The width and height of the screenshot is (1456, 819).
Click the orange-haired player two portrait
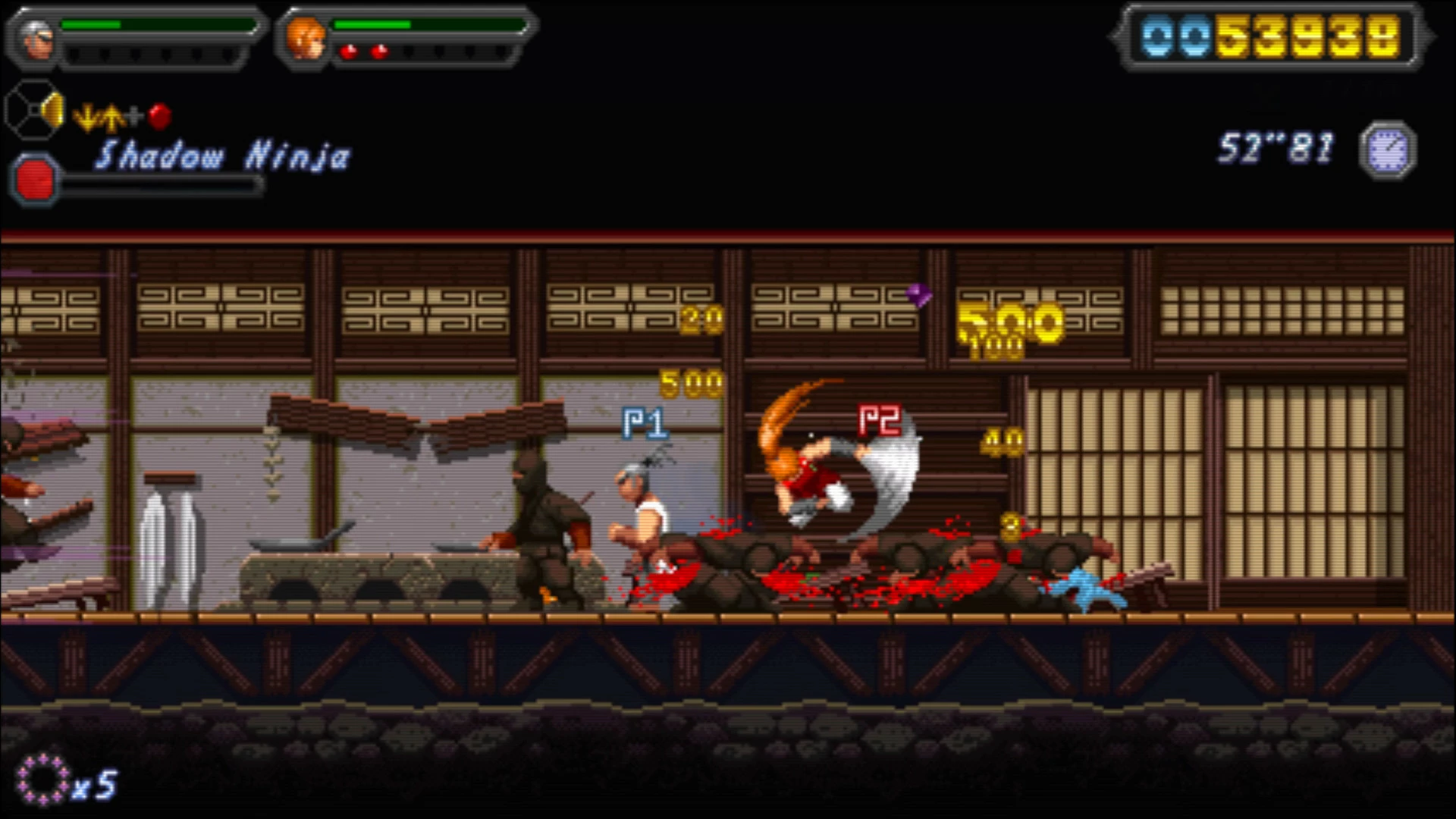point(306,38)
